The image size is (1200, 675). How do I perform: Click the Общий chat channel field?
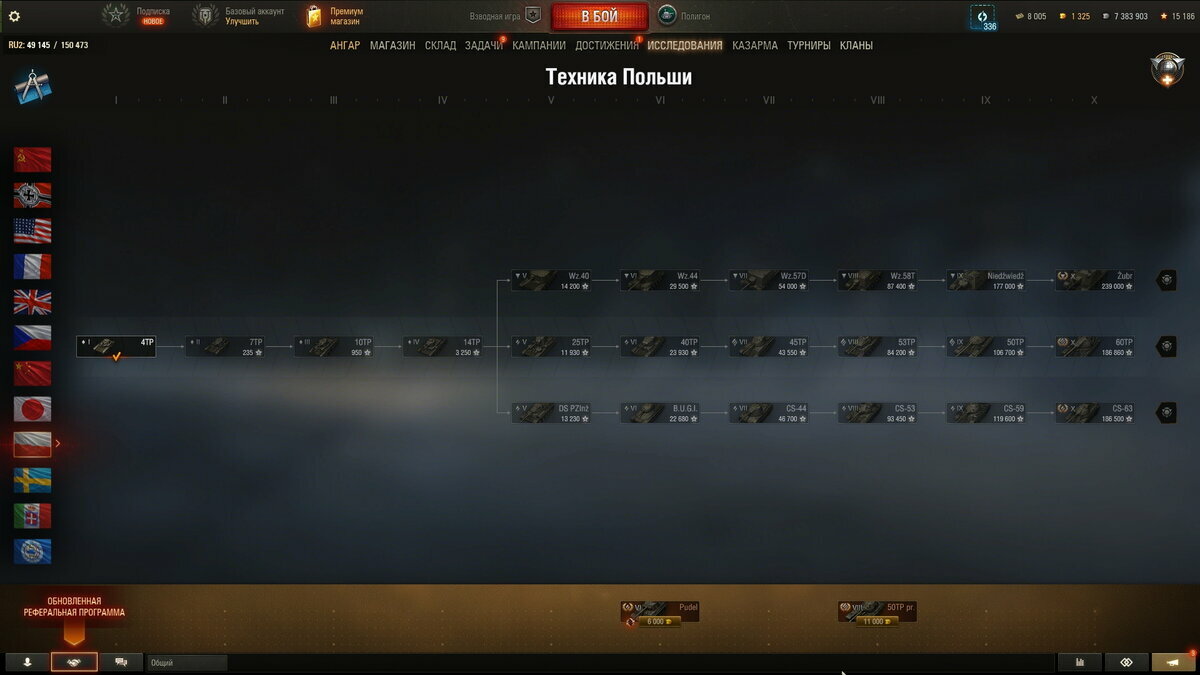click(x=186, y=662)
